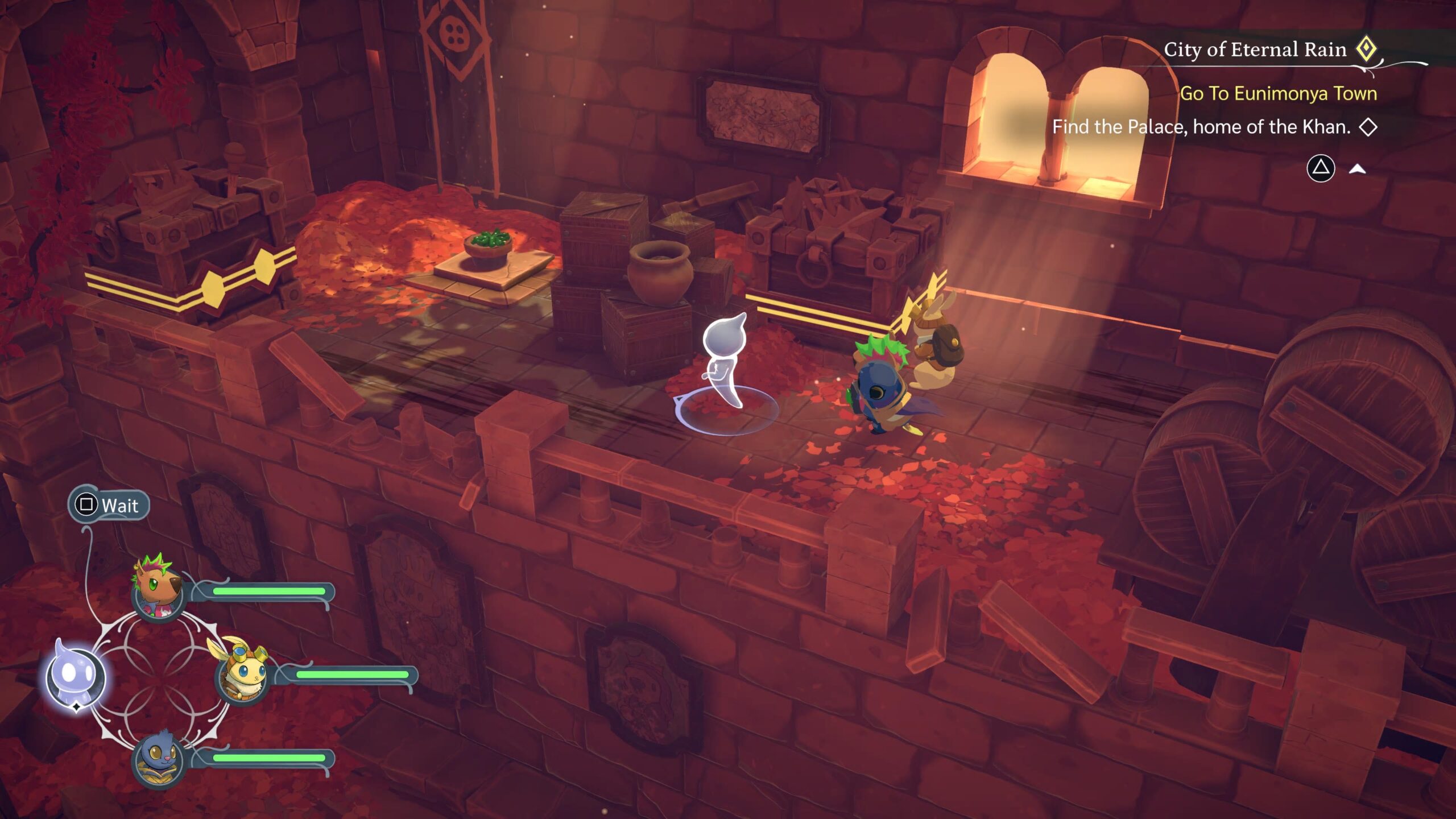Open the City of Eternal Rain quest header
Screen dimensions: 1456x819
tap(1255, 50)
